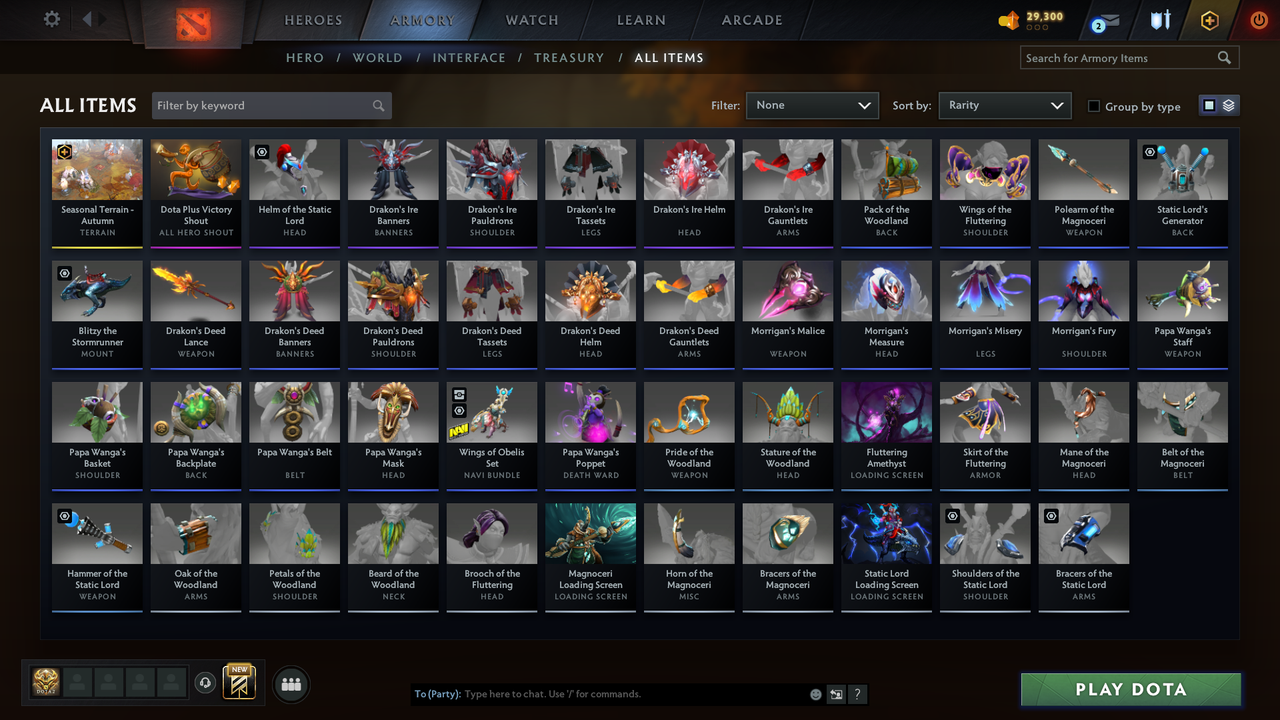
Task: Click the shield and sword icon
Action: 1160,18
